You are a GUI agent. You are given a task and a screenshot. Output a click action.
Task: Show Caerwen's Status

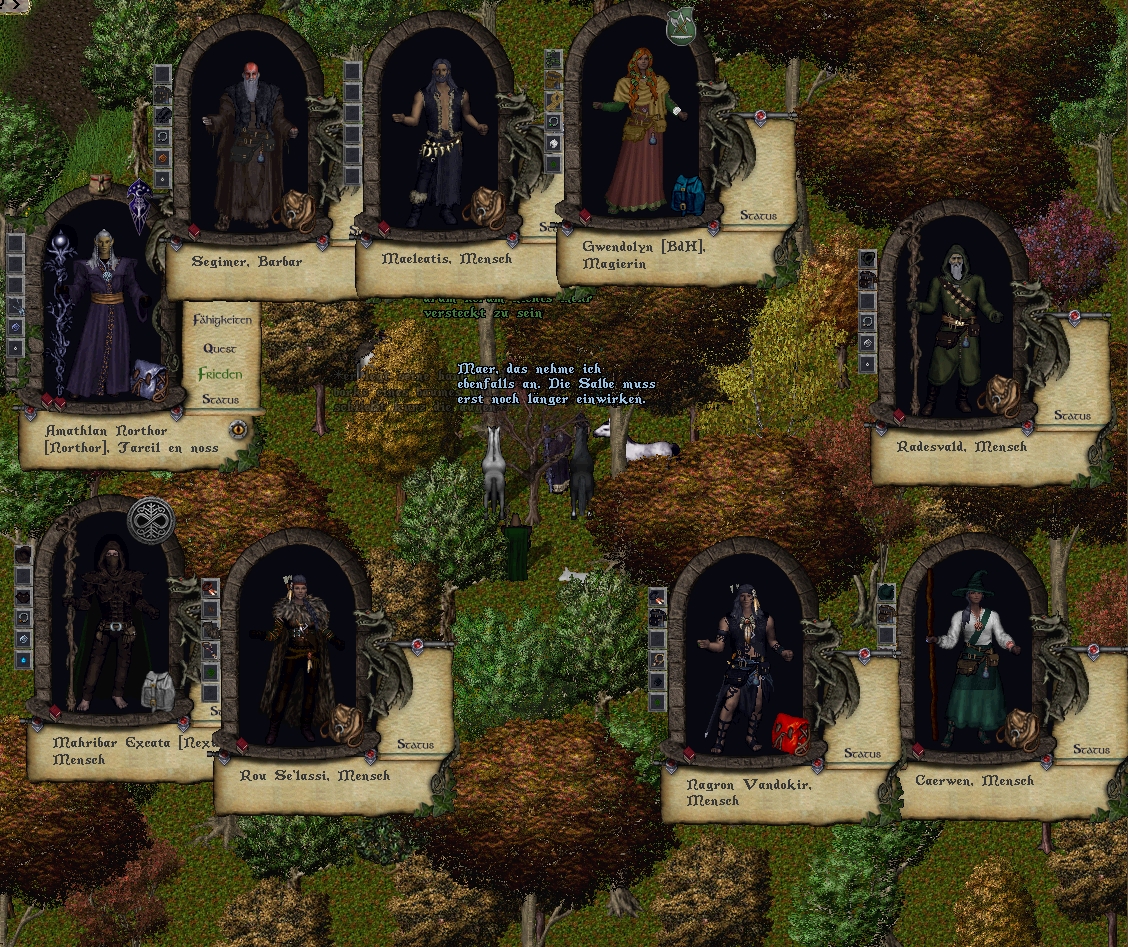1091,749
